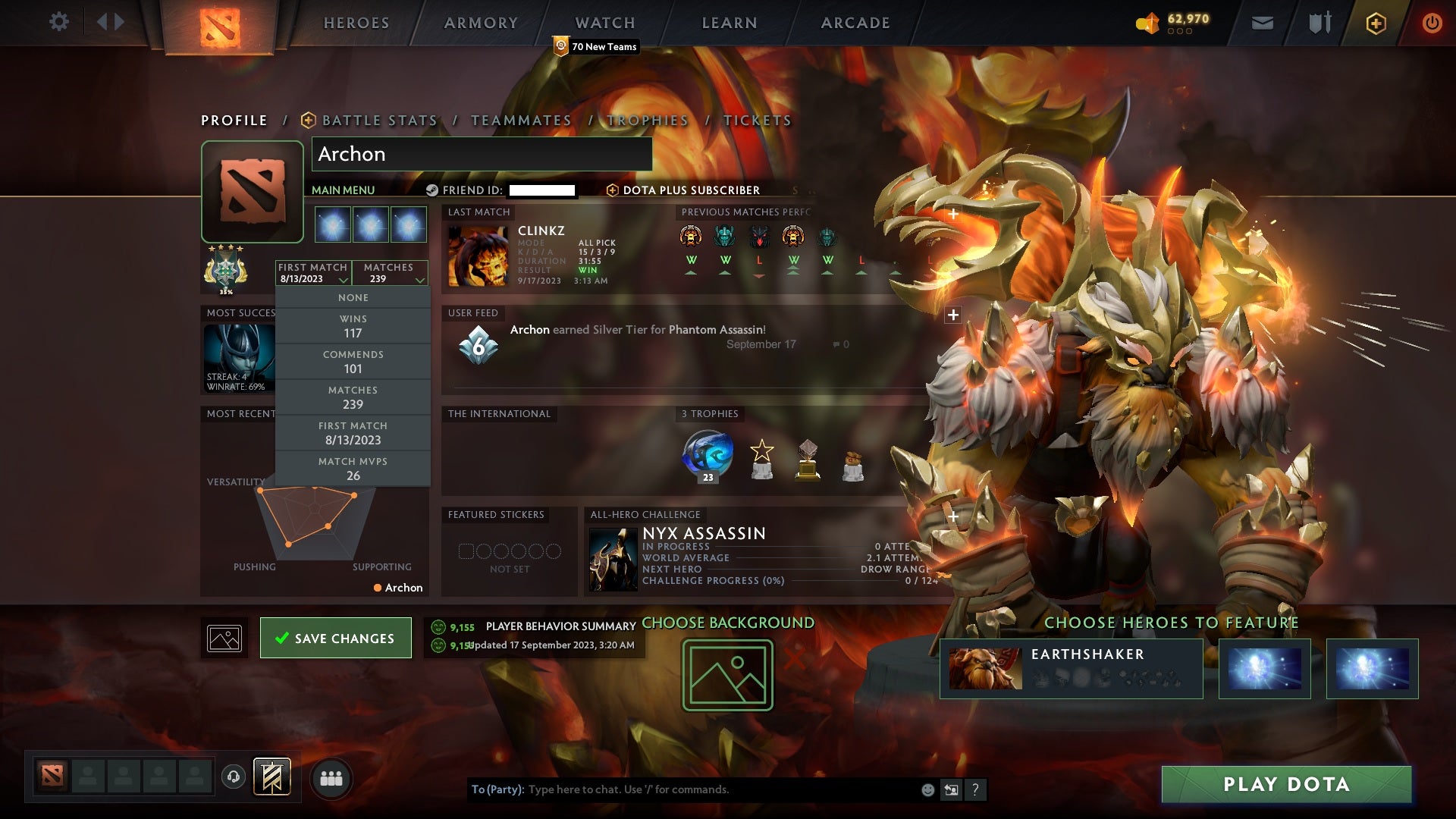Click the party chat input field

(x=682, y=789)
